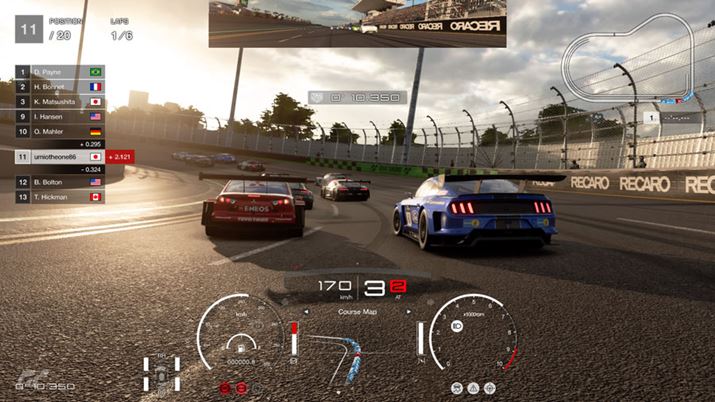Click the right arrow beside Course Map
The height and width of the screenshot is (402, 715).
tap(408, 311)
